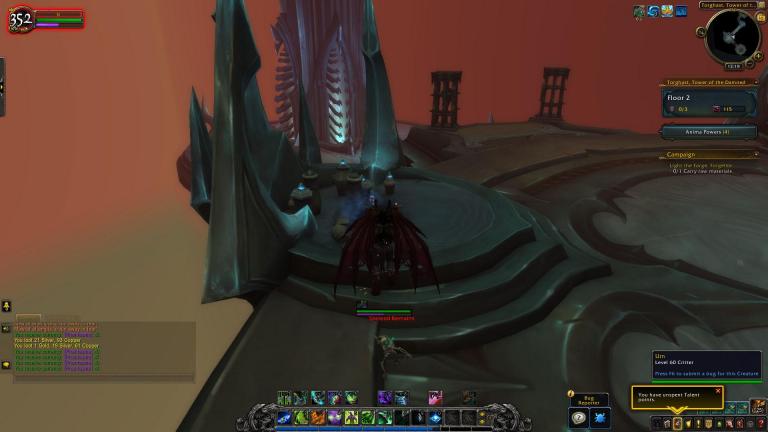
Task: Open the backpack bag slot
Action: pos(760,408)
